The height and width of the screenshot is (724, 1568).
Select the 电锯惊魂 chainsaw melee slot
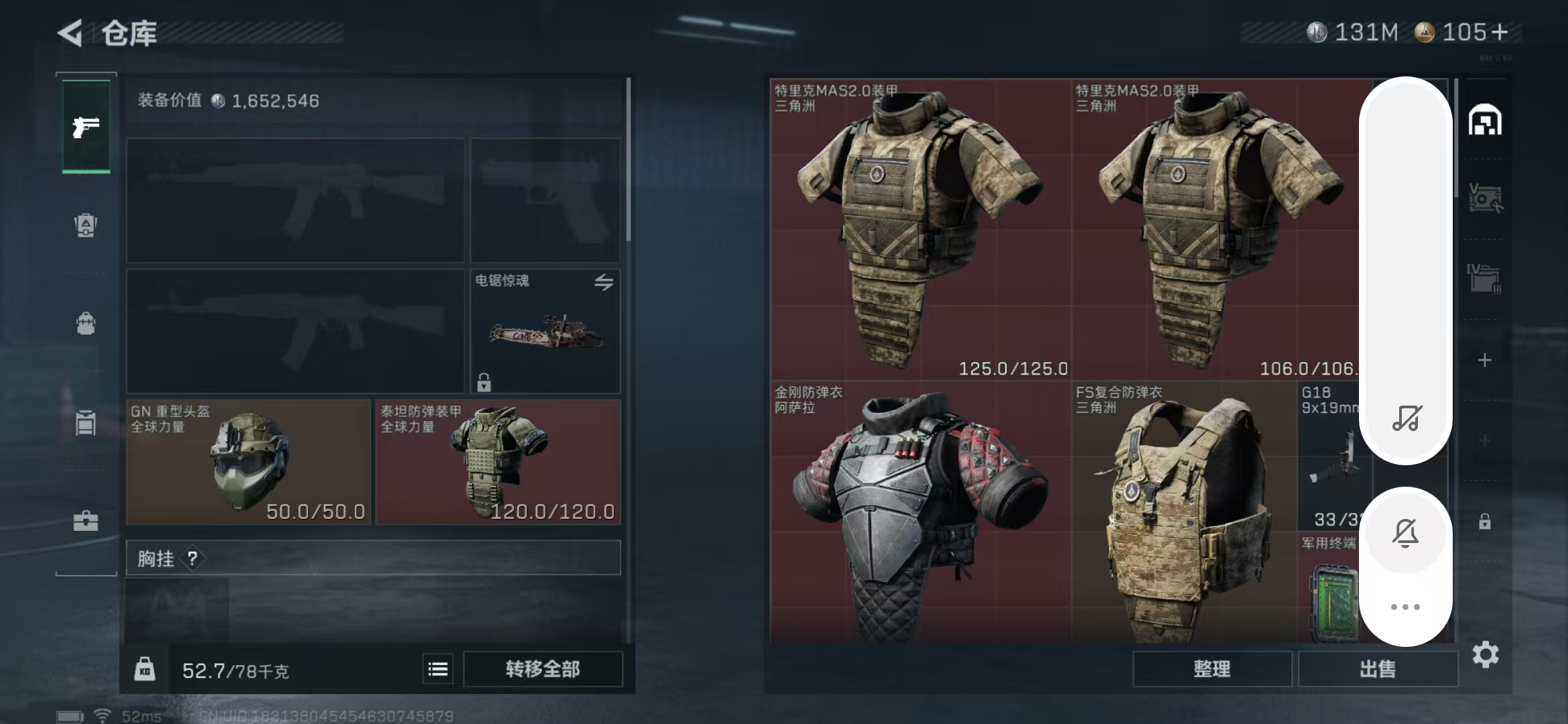(545, 331)
